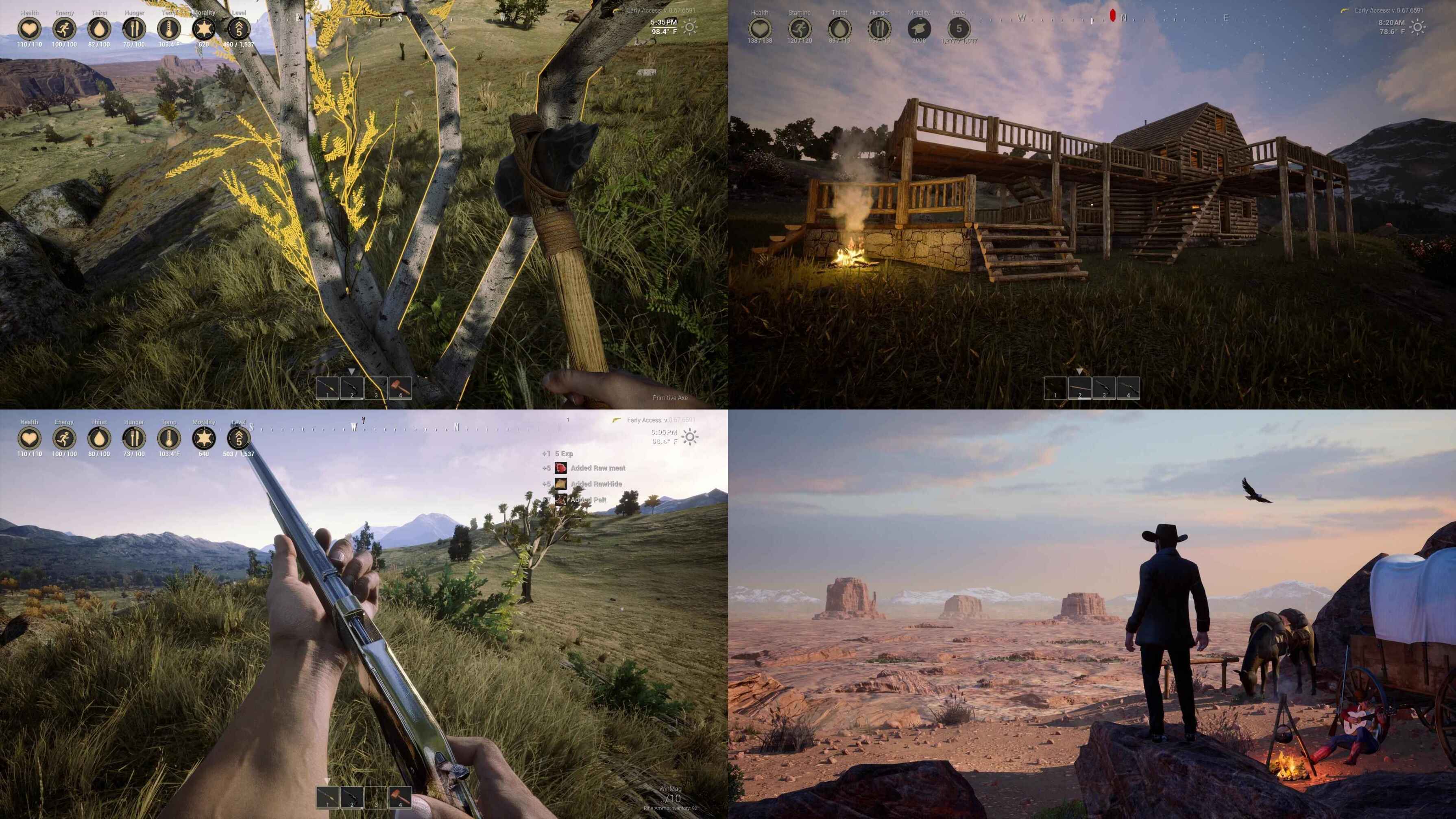1456x819 pixels.
Task: Select the sun icon beside the 5:35PM clock
Action: (689, 27)
